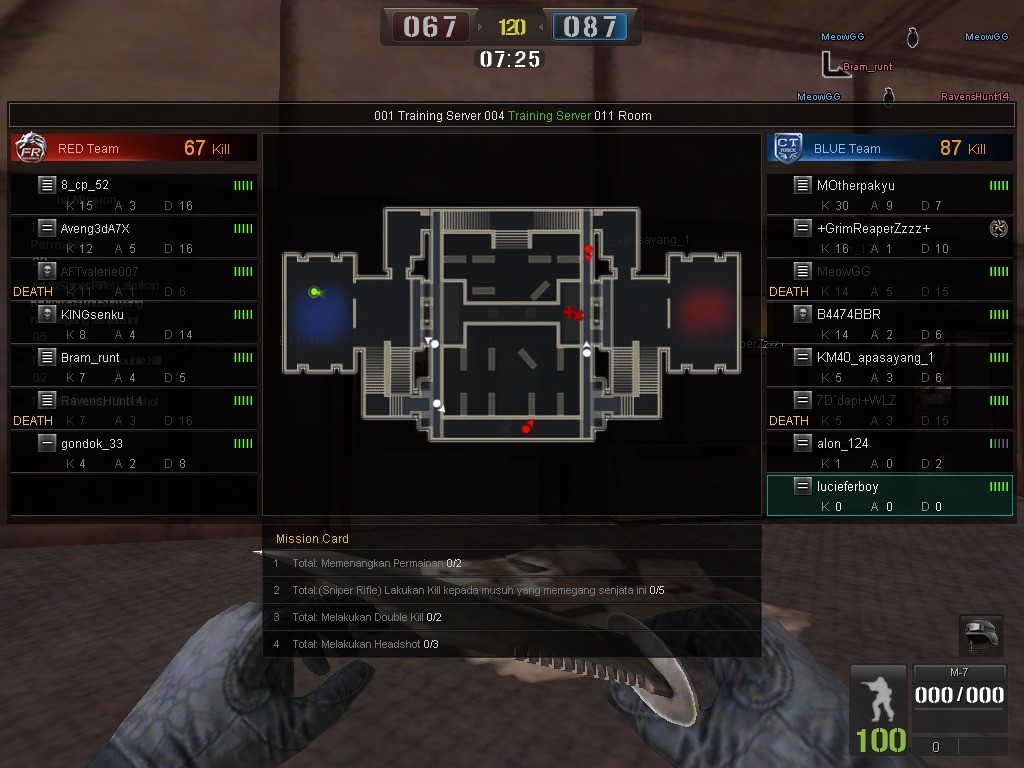Click the tactical map in the center
This screenshot has width=1024, height=768.
511,324
